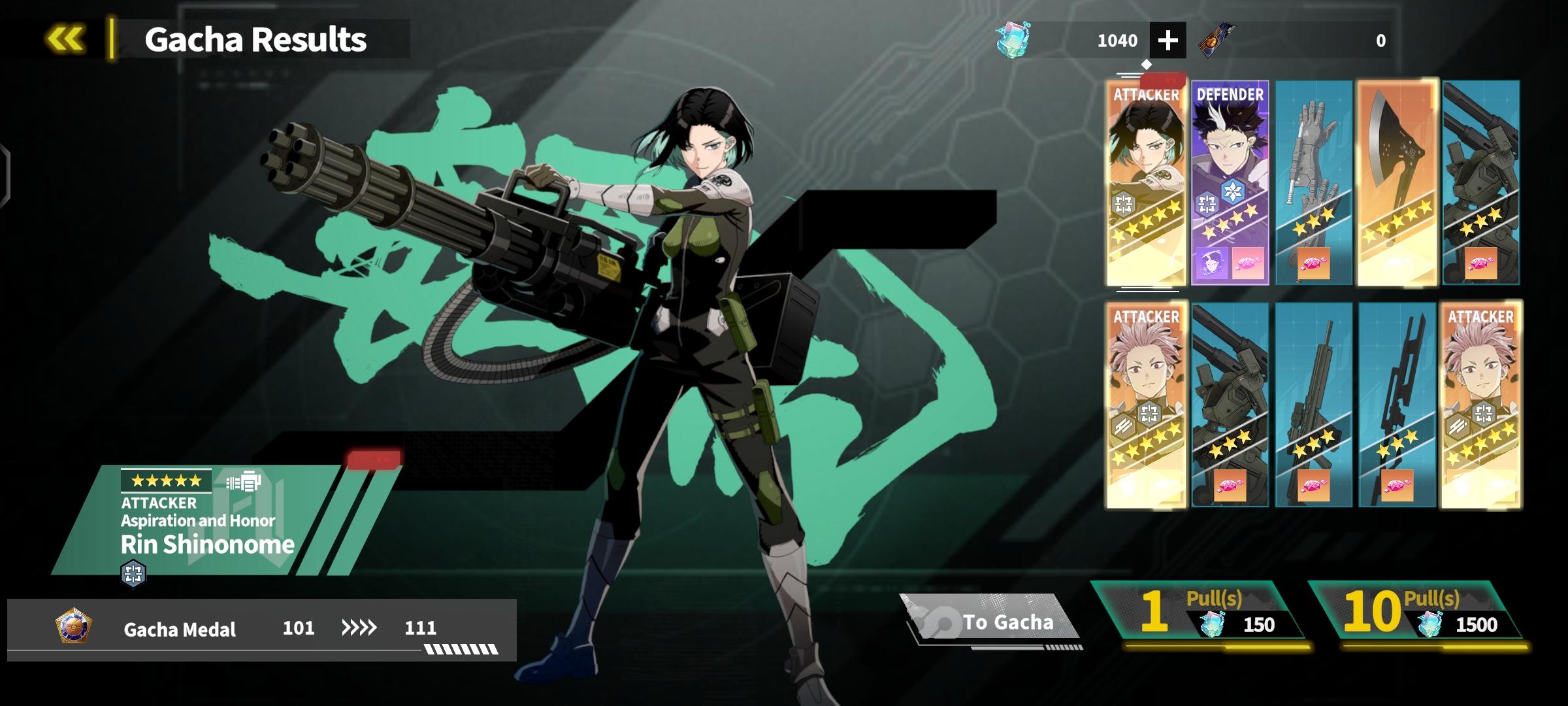Return to the gacha via To Gacha
This screenshot has width=1568, height=706.
tap(991, 620)
